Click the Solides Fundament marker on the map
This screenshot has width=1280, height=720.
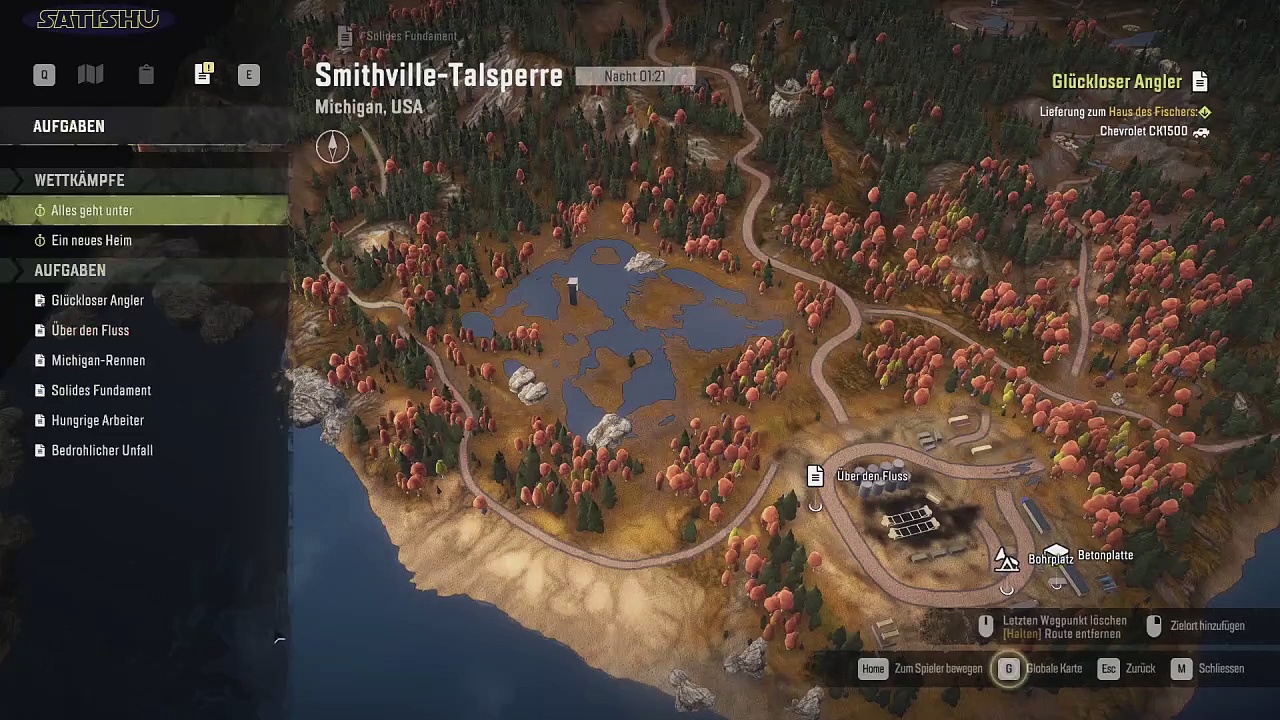pyautogui.click(x=346, y=37)
